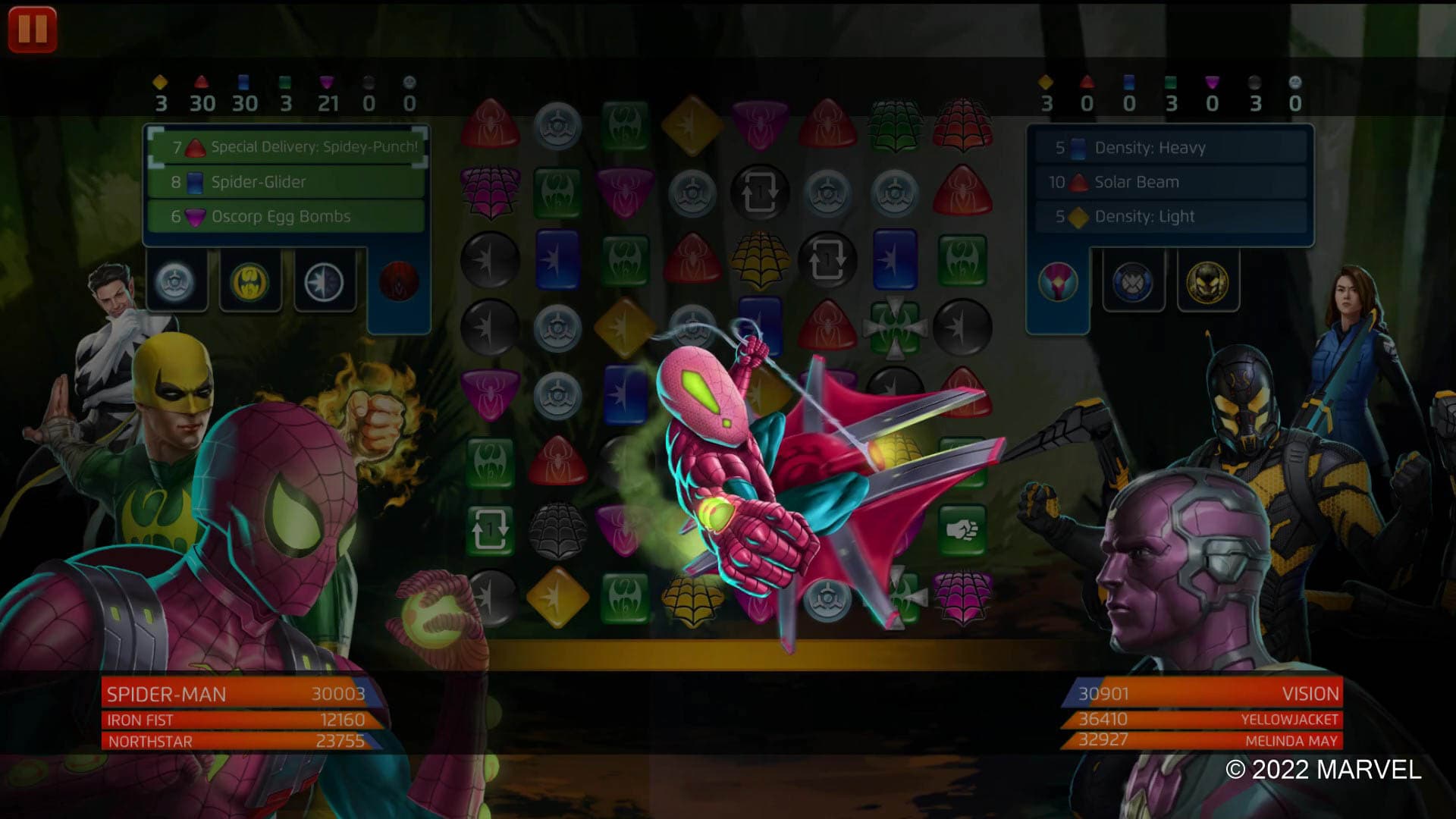Tap the pause button
Image resolution: width=1456 pixels, height=819 pixels.
pyautogui.click(x=32, y=30)
